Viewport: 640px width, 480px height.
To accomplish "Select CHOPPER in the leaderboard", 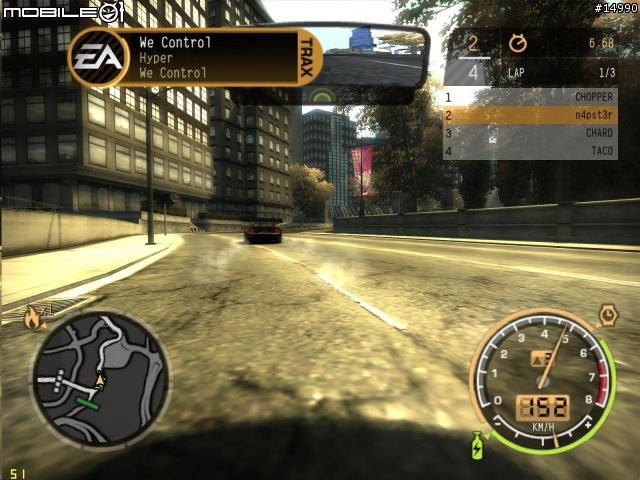I will pyautogui.click(x=530, y=97).
